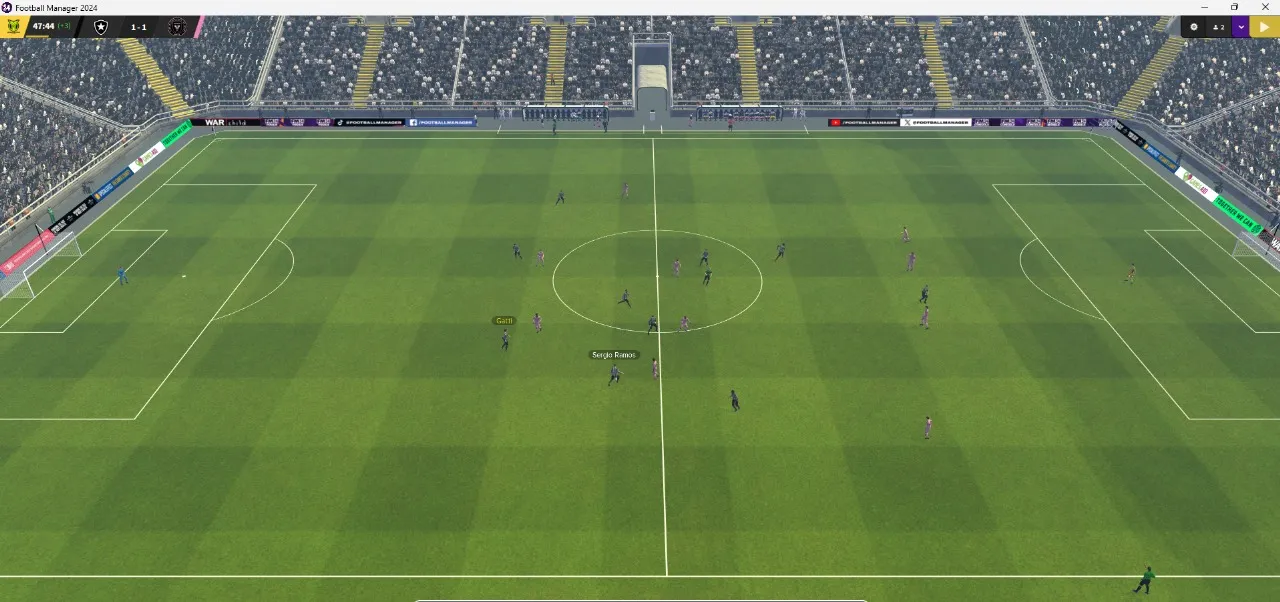Image resolution: width=1280 pixels, height=602 pixels.
Task: Close the Football Manager 2024 window
Action: tap(1264, 7)
